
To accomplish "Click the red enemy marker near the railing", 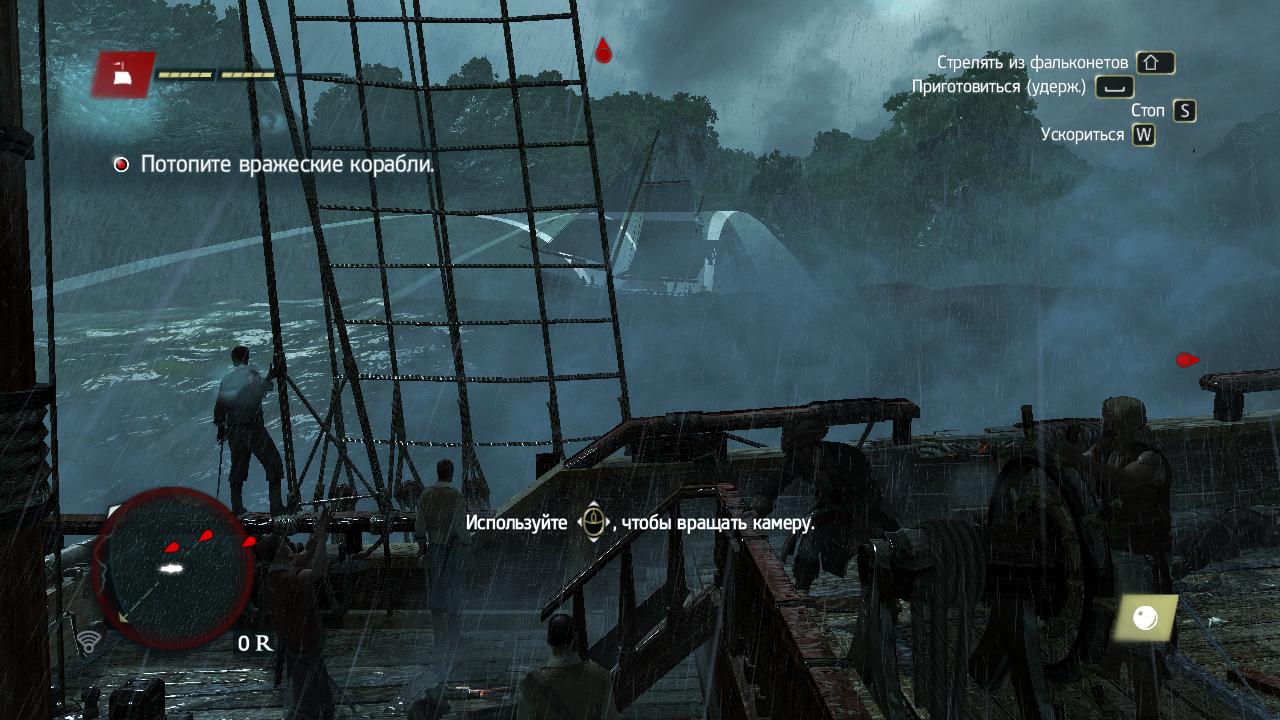I will pyautogui.click(x=1187, y=360).
